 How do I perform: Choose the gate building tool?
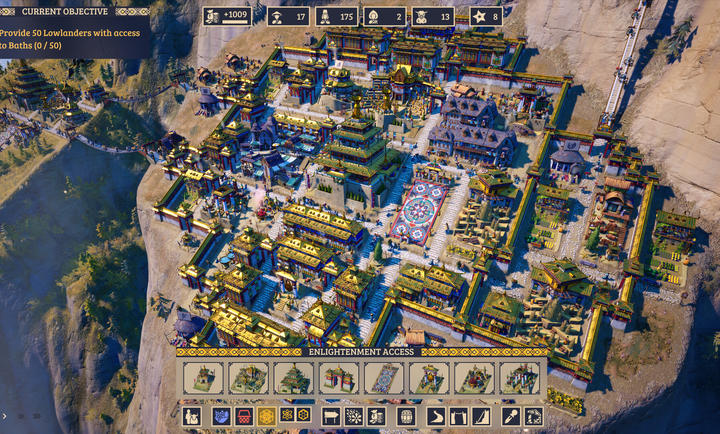click(x=459, y=416)
